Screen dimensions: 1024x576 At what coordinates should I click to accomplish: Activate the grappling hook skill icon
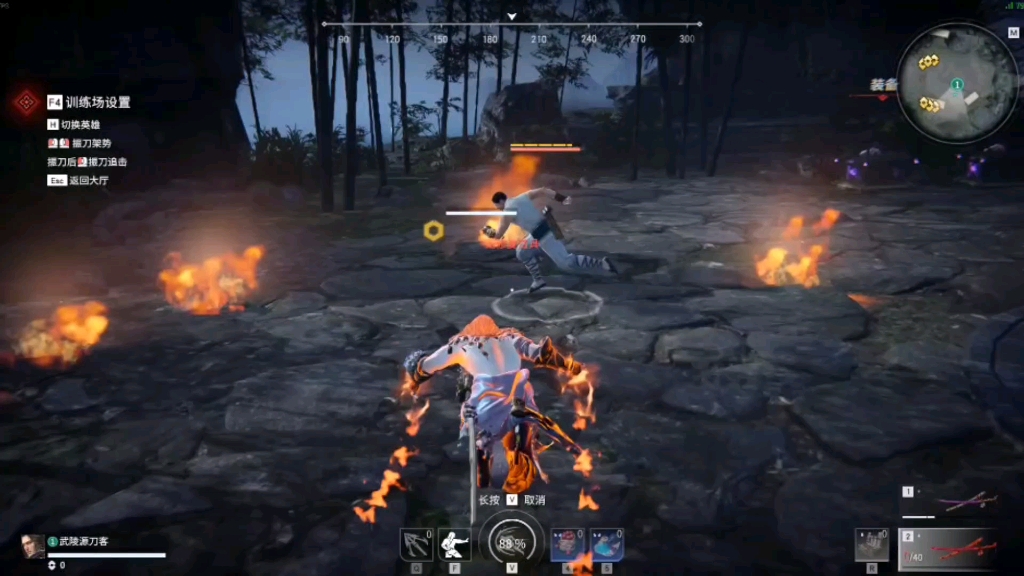point(416,544)
